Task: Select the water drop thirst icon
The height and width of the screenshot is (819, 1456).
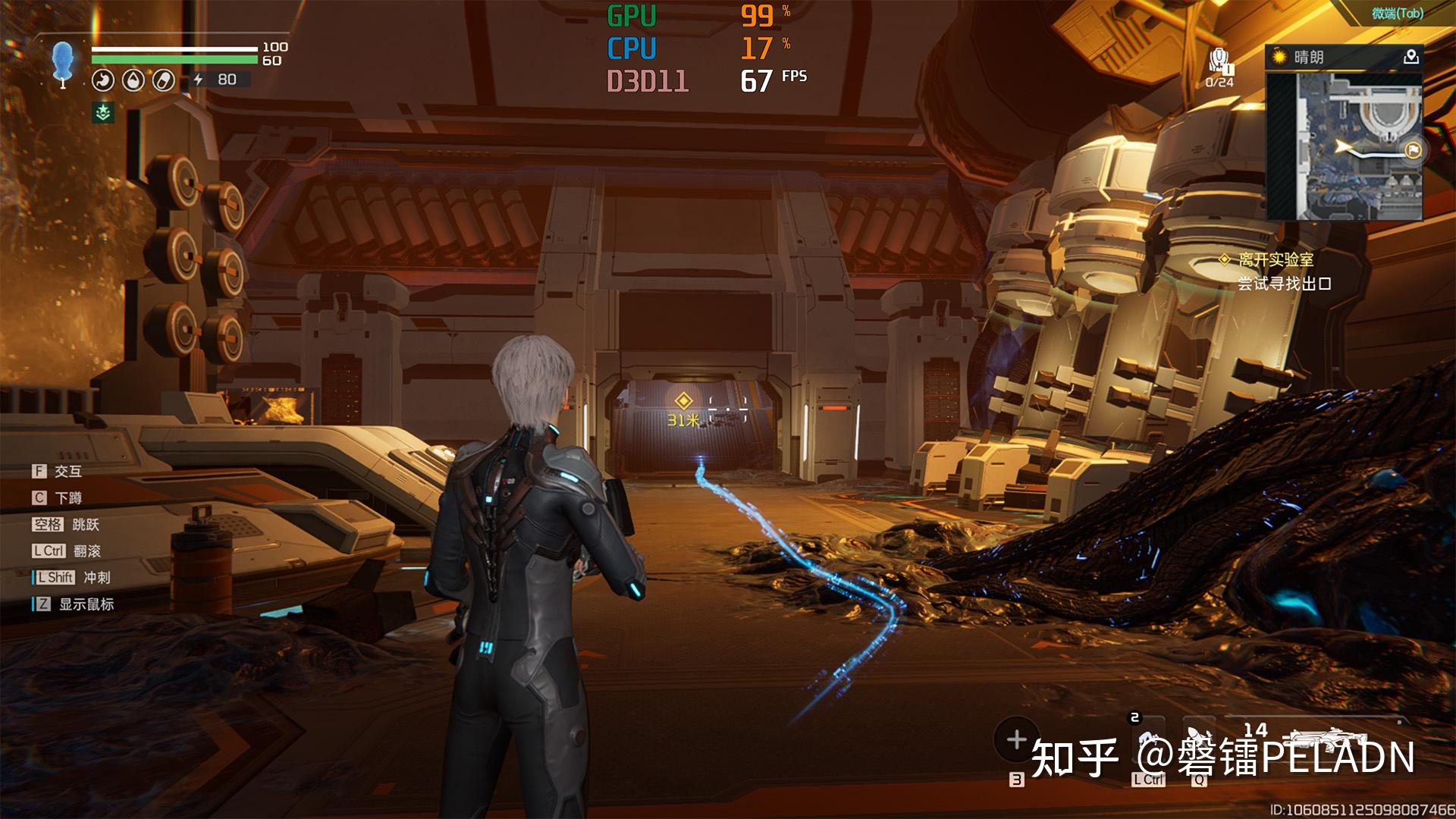Action: click(x=133, y=80)
